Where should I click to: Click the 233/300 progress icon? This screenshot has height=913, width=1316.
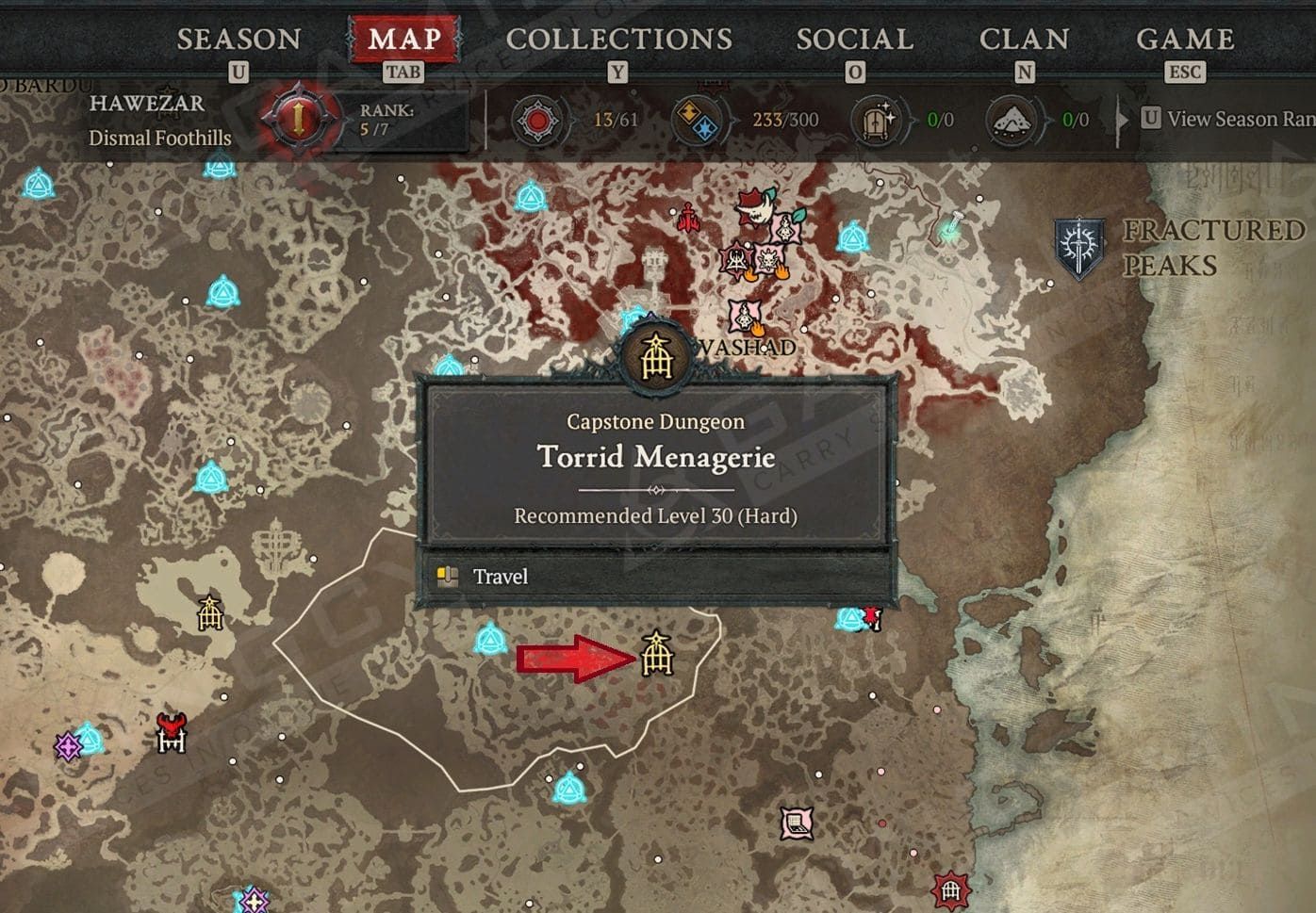pos(698,121)
